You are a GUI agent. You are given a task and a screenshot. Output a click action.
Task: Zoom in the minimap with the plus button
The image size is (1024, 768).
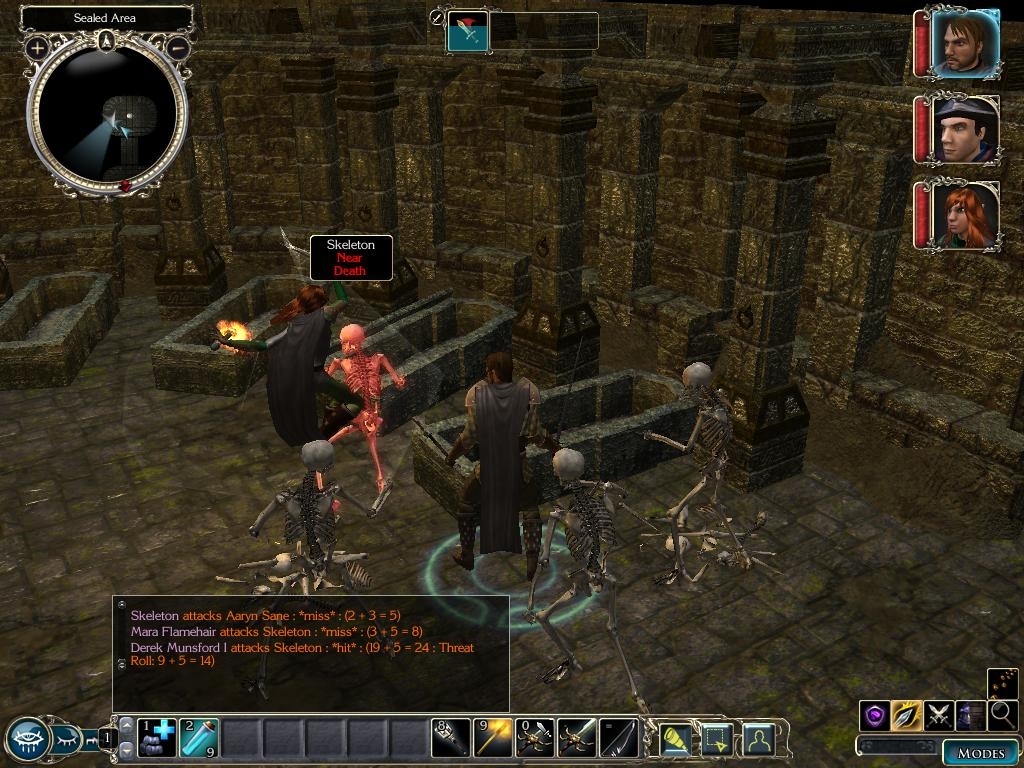click(37, 47)
